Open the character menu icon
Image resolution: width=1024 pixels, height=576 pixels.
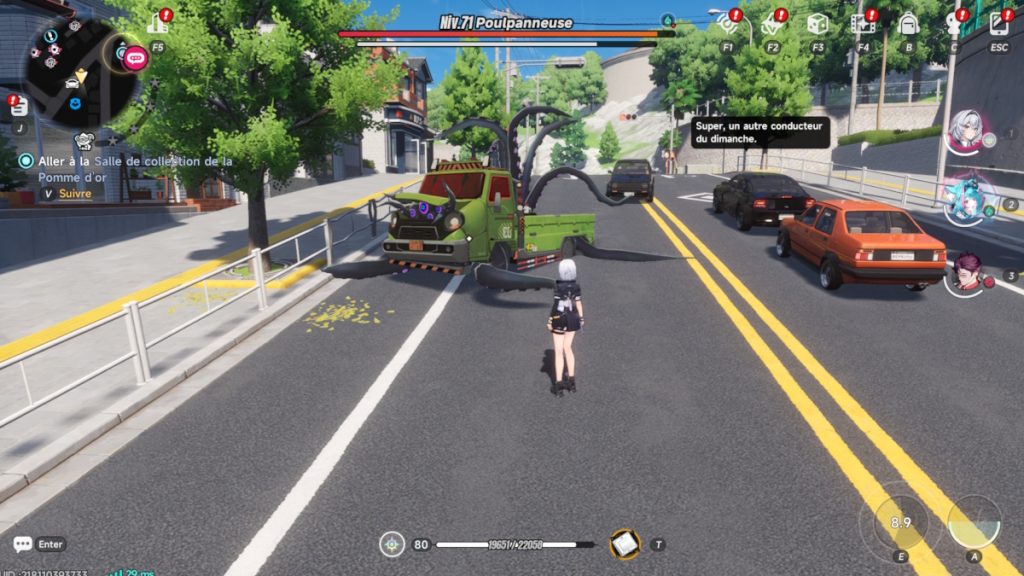click(954, 23)
